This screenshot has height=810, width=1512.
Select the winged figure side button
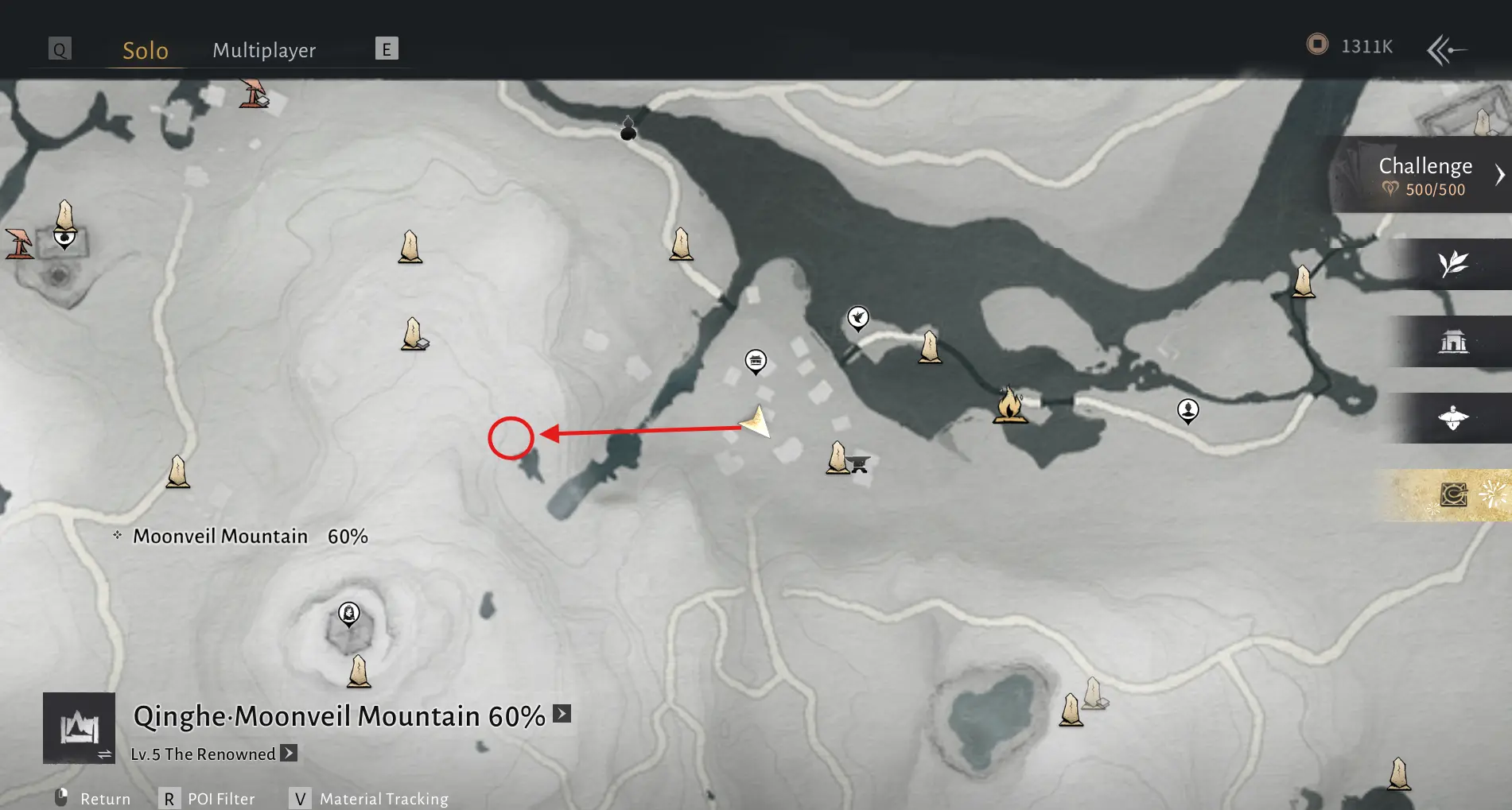(x=1453, y=417)
